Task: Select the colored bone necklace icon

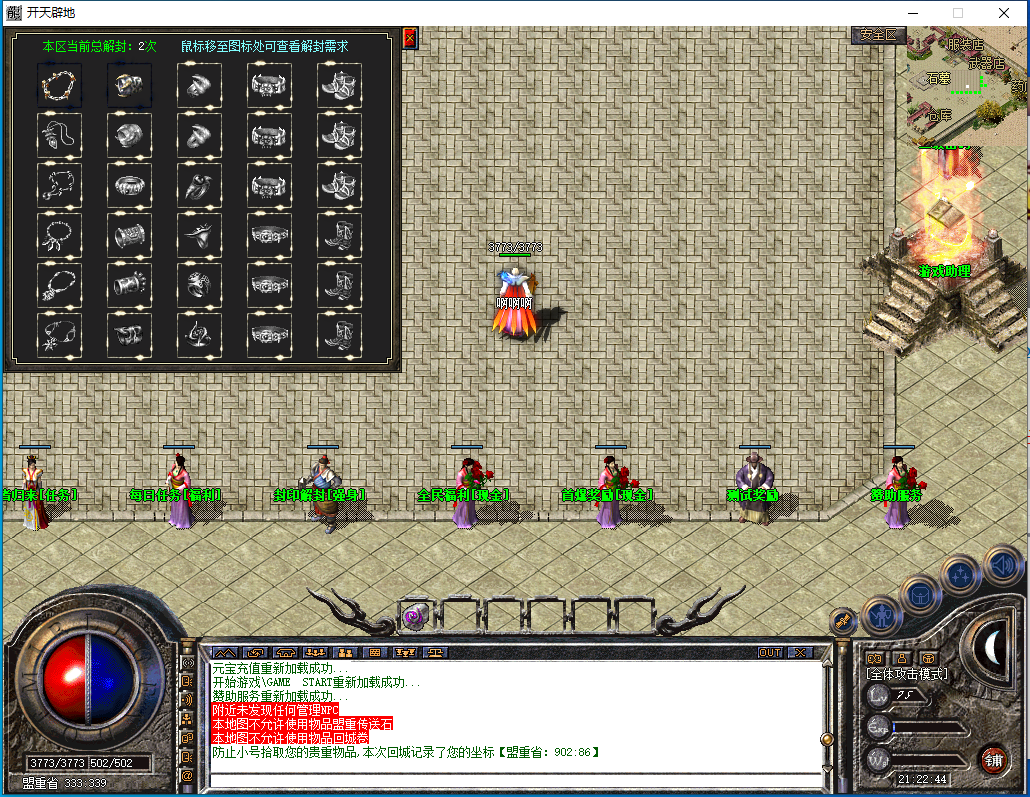Action: [x=59, y=85]
